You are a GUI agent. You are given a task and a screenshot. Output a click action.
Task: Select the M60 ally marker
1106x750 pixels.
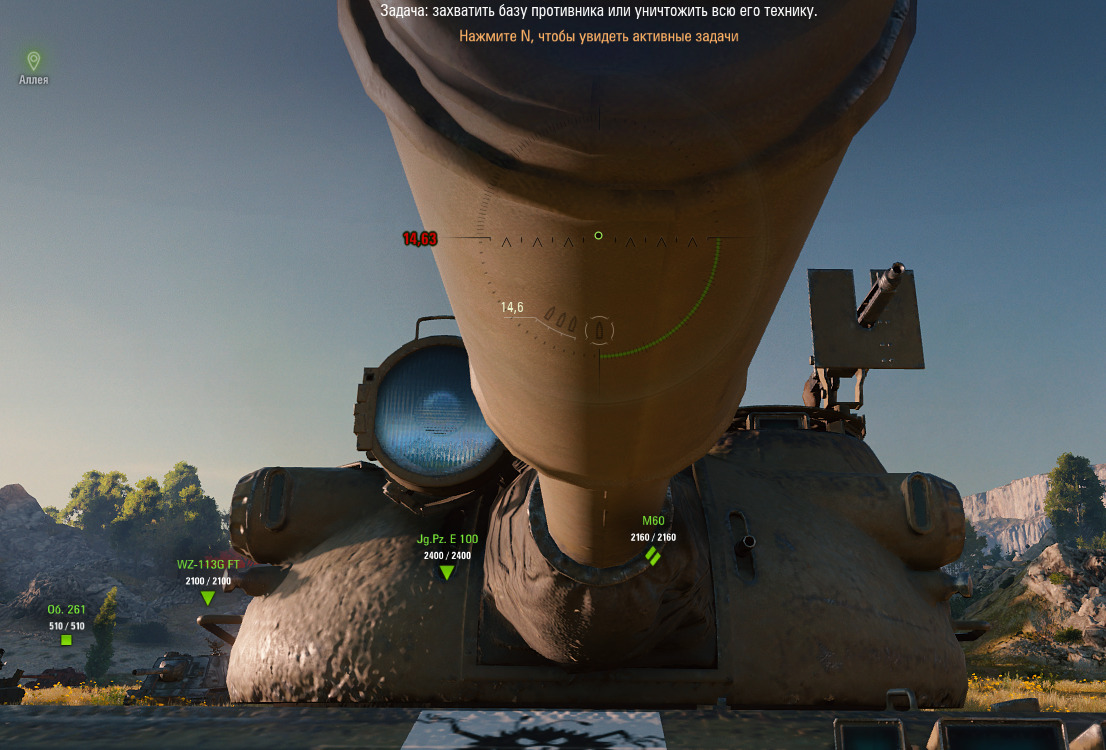[653, 555]
